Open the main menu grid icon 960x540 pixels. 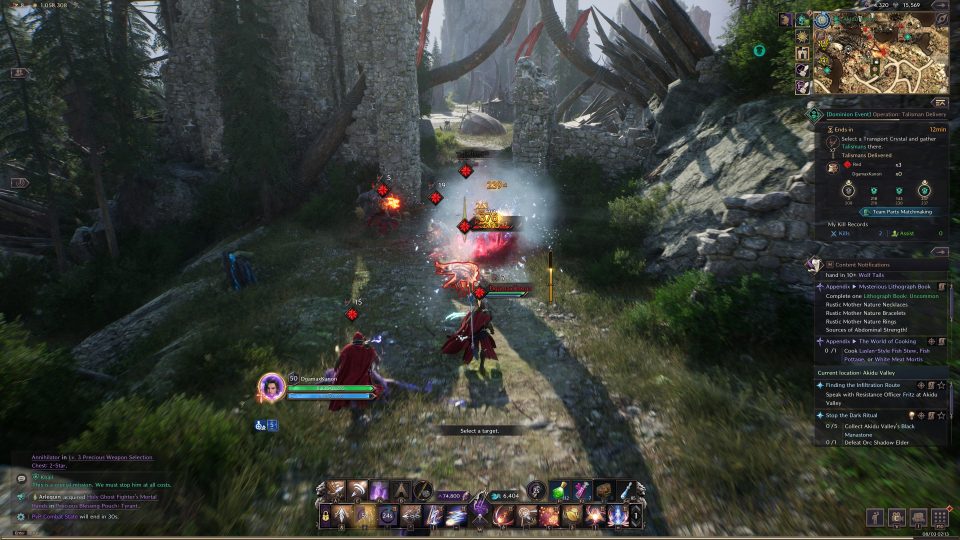coord(939,517)
